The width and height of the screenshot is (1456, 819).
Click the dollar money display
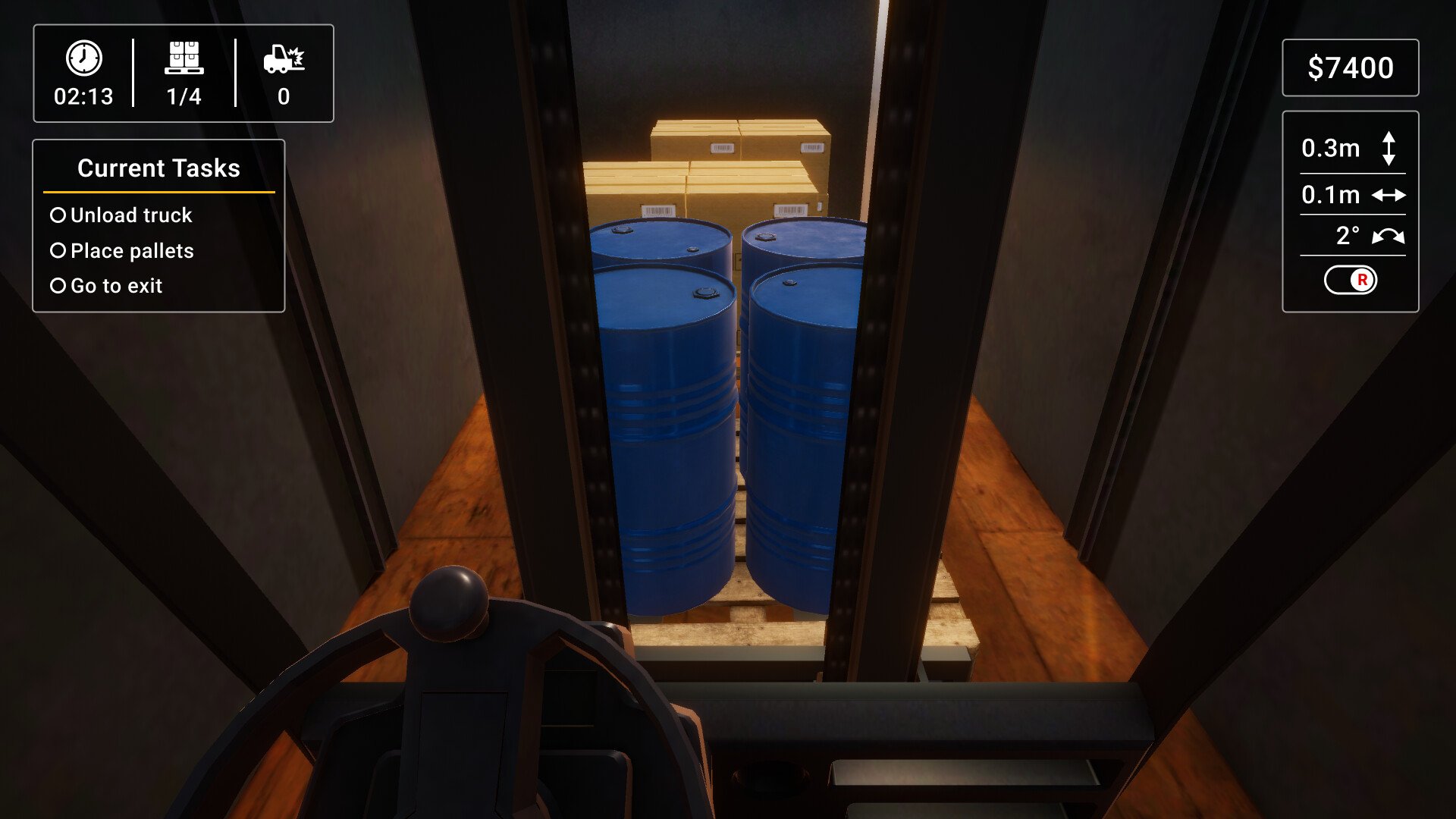tap(1351, 68)
